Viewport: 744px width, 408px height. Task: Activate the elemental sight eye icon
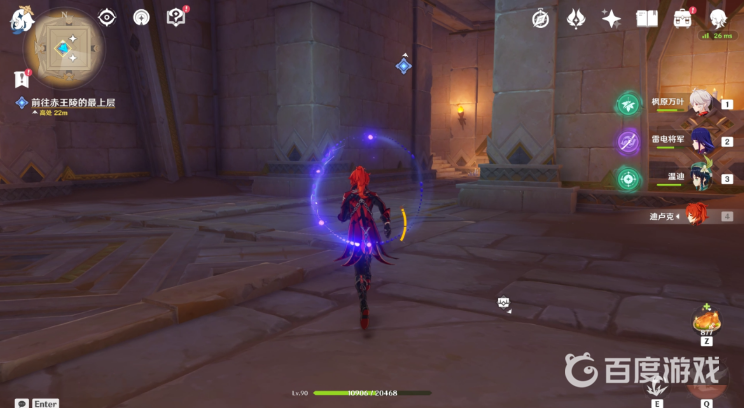pyautogui.click(x=108, y=17)
